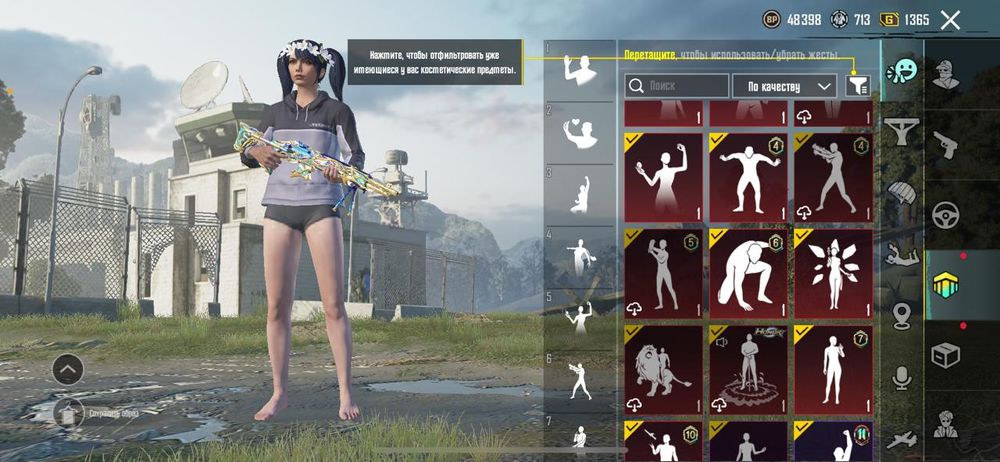Toggle the owned cosmetics filter icon

[857, 86]
